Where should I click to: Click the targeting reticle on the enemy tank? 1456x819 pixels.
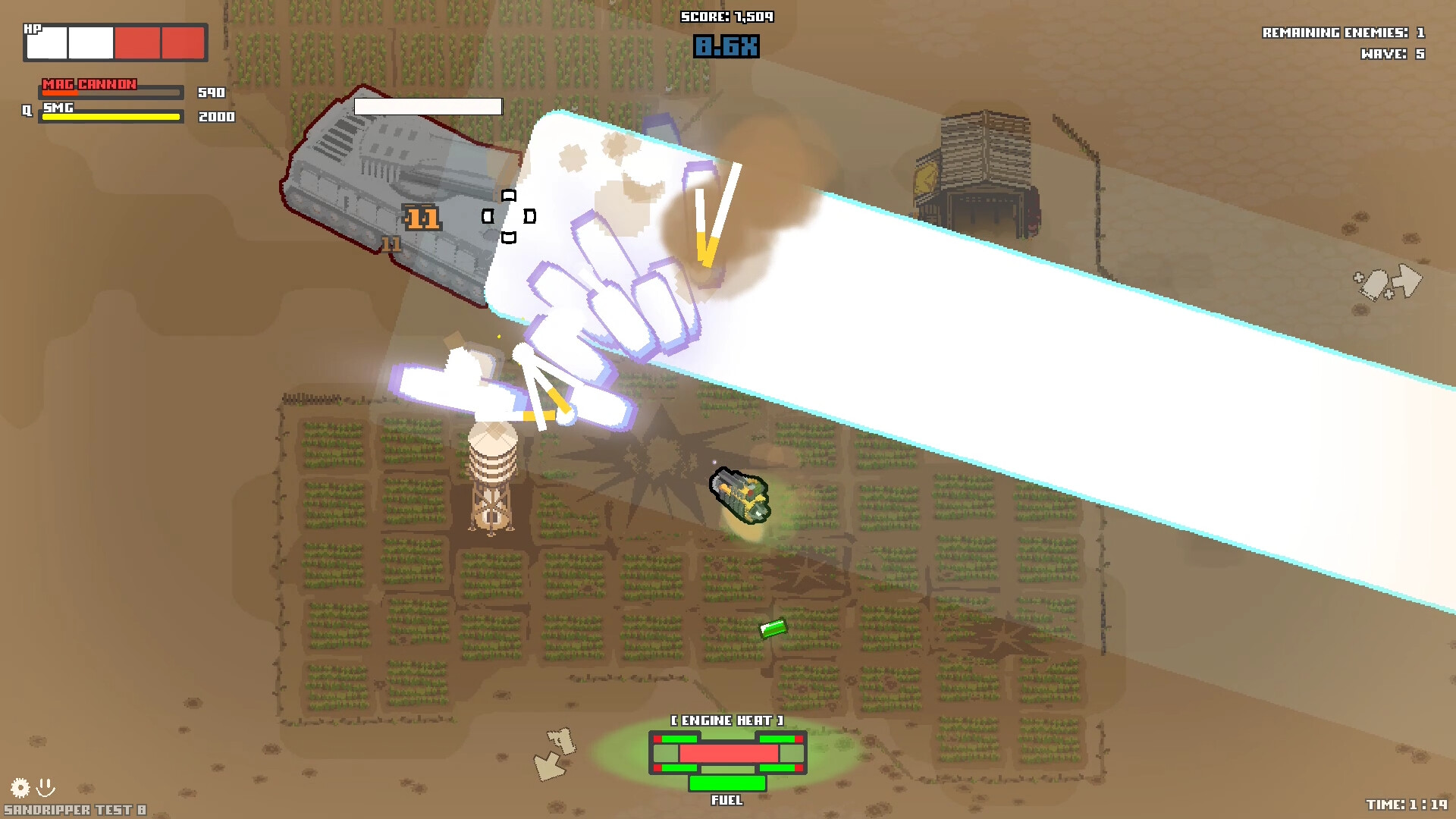coord(510,215)
